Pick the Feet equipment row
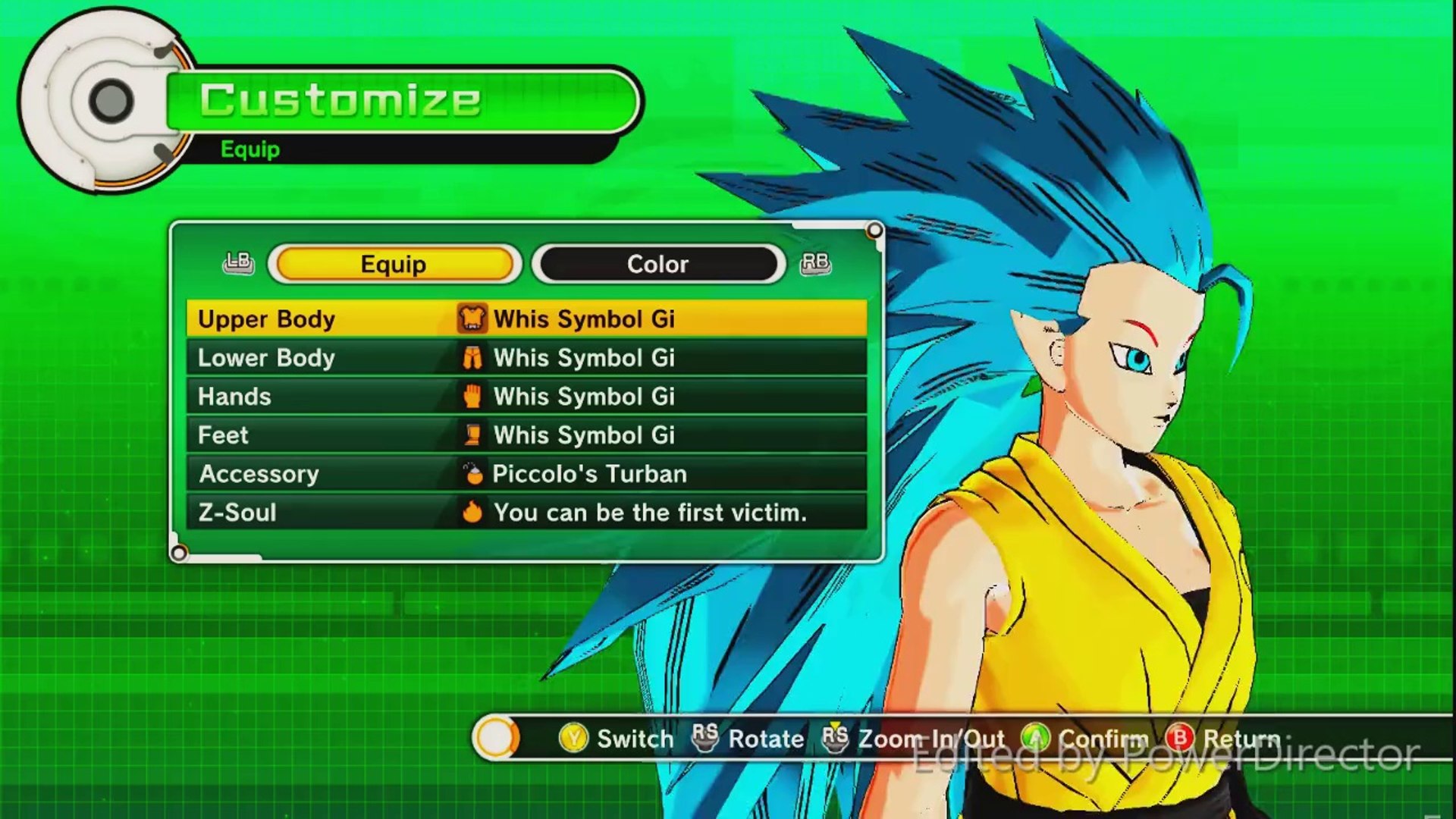The width and height of the screenshot is (1456, 819). (x=526, y=435)
